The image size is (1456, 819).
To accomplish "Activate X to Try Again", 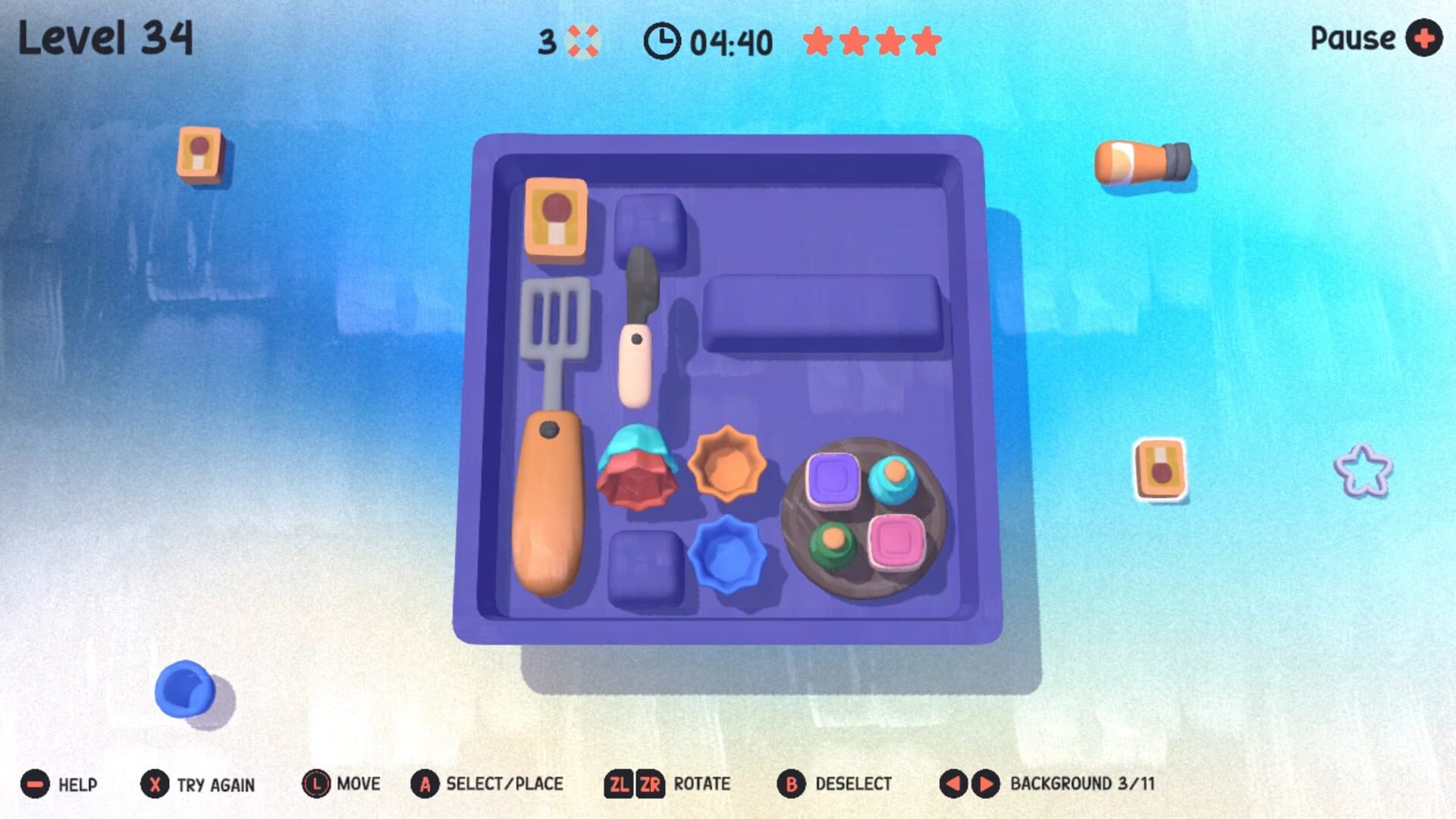I will [x=155, y=785].
